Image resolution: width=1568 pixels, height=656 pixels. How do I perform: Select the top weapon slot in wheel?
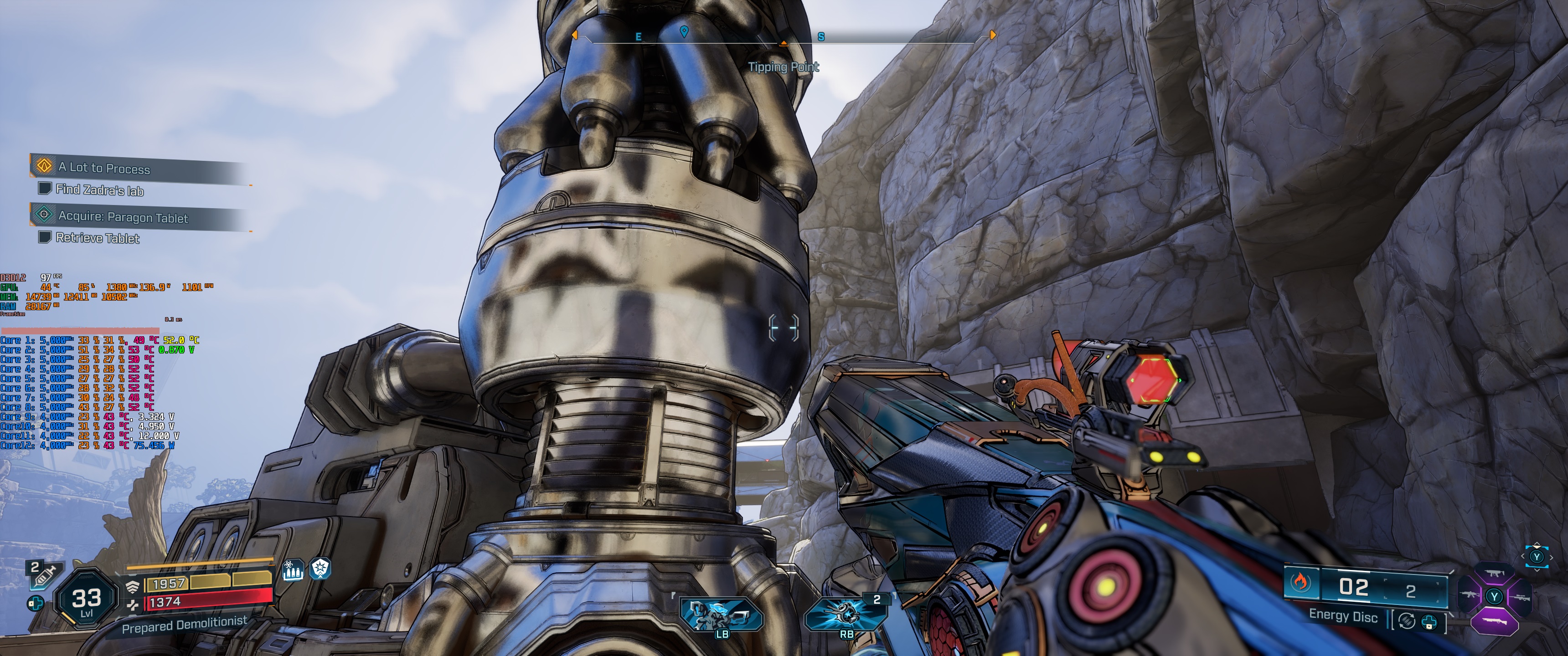pos(1494,574)
